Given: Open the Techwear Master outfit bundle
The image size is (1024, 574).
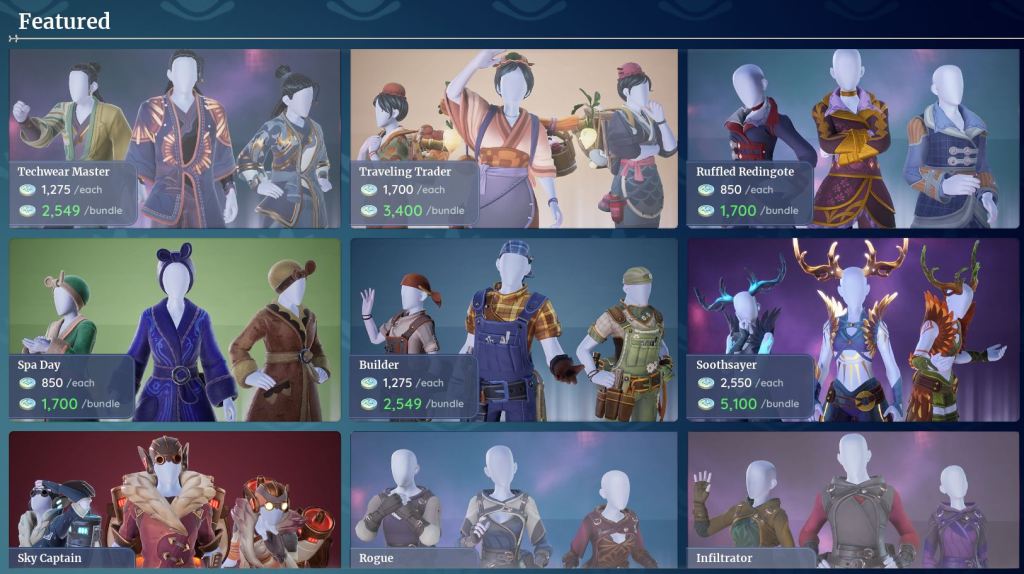Looking at the screenshot, I should pos(175,138).
